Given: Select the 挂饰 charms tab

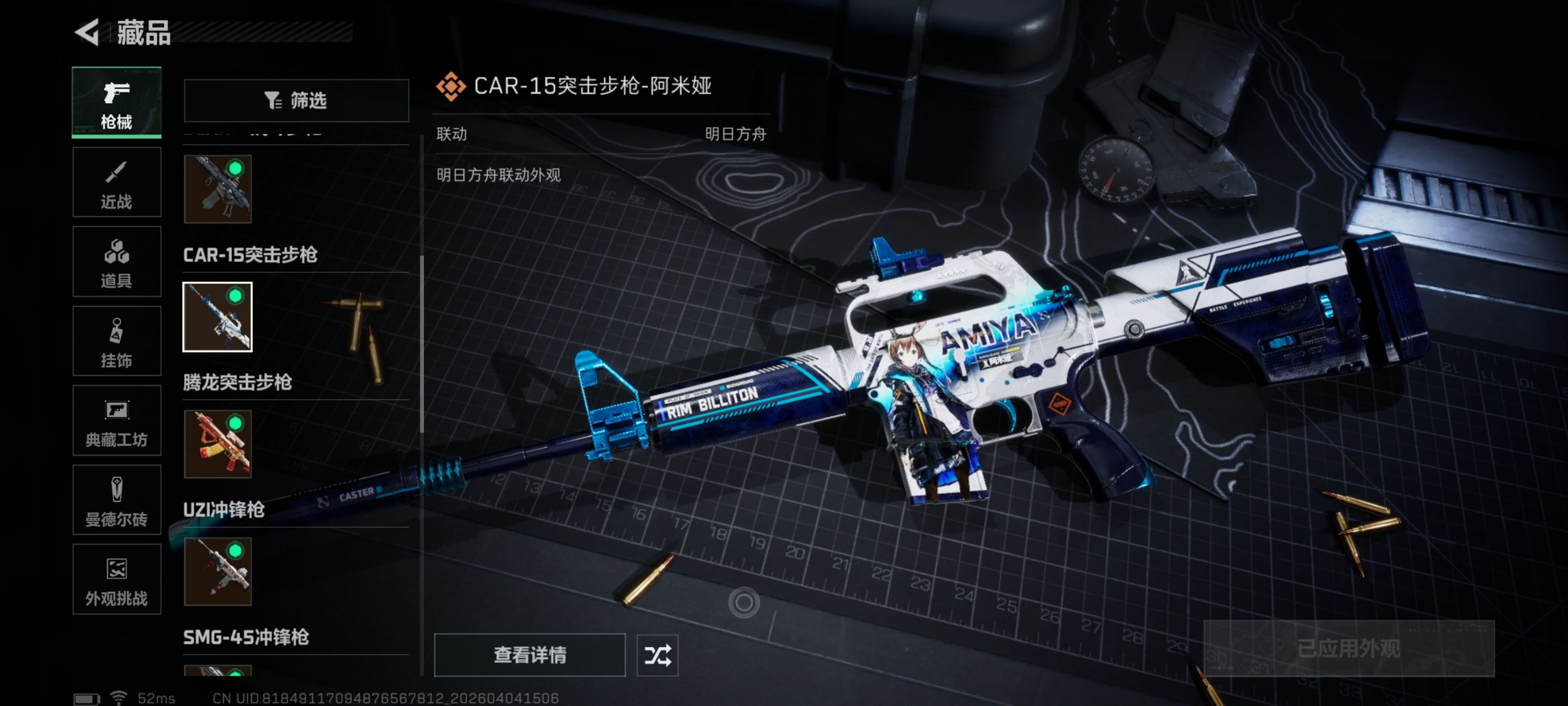Looking at the screenshot, I should coord(116,341).
